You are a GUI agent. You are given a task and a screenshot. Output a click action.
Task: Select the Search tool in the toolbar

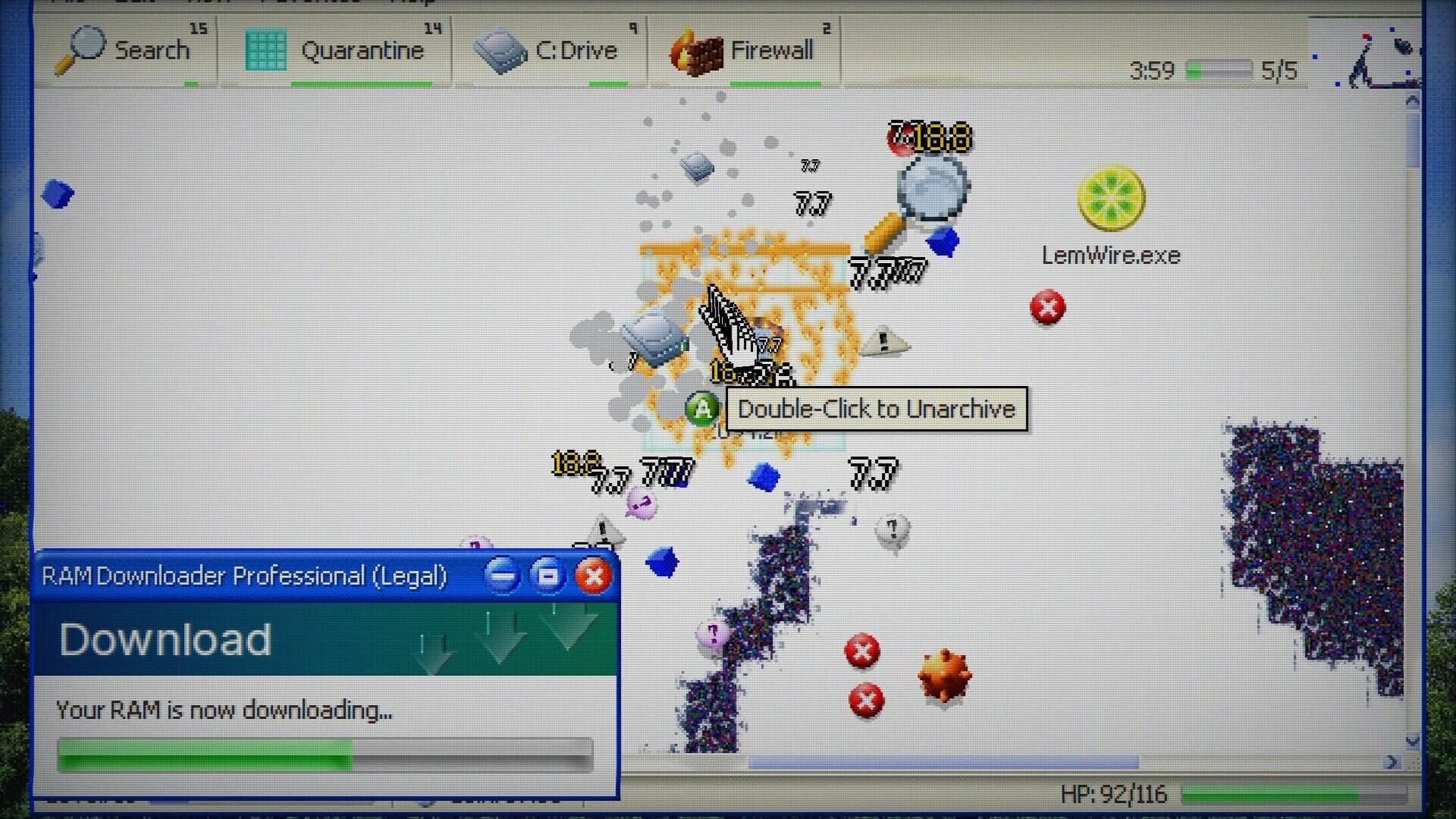click(x=133, y=49)
